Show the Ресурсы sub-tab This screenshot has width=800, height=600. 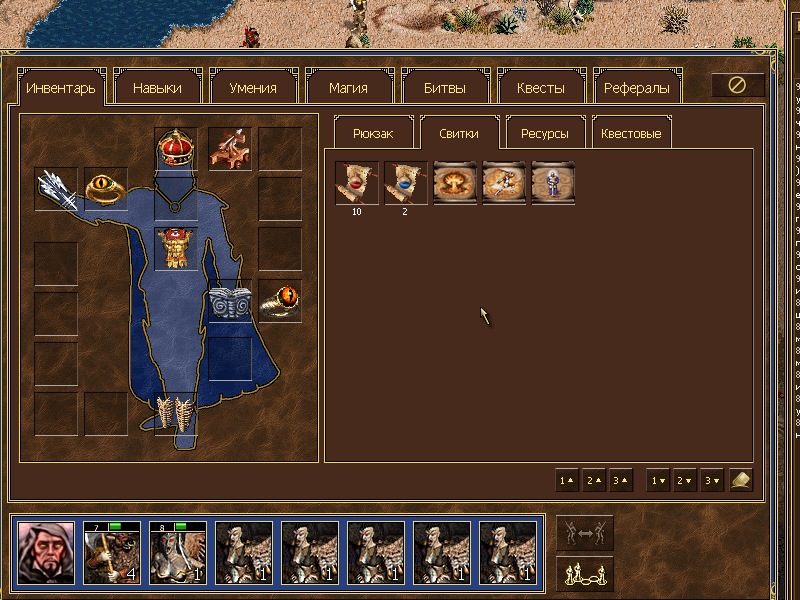[x=545, y=133]
